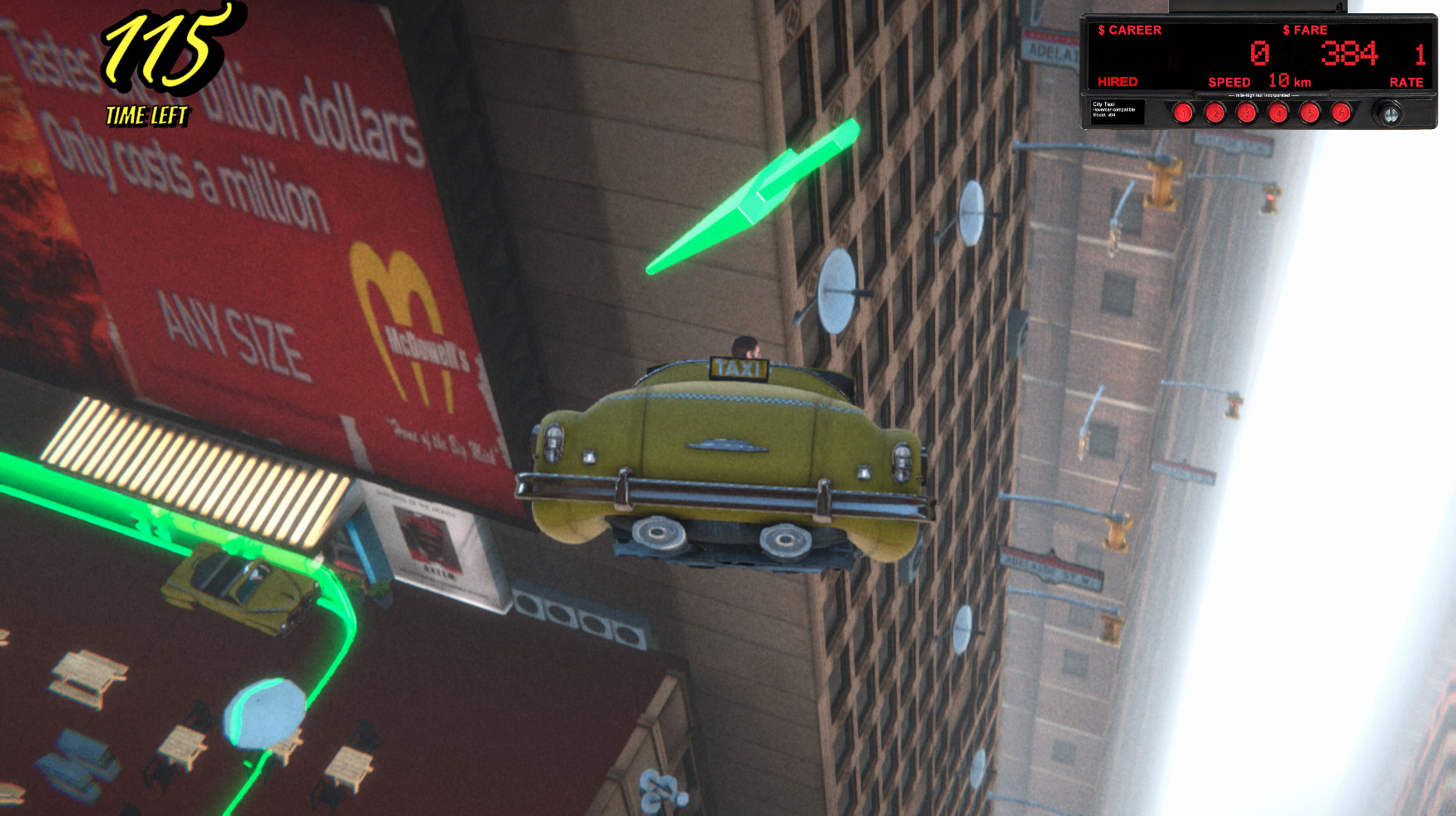Hit red meter button 6
This screenshot has width=1456, height=816.
click(1341, 113)
